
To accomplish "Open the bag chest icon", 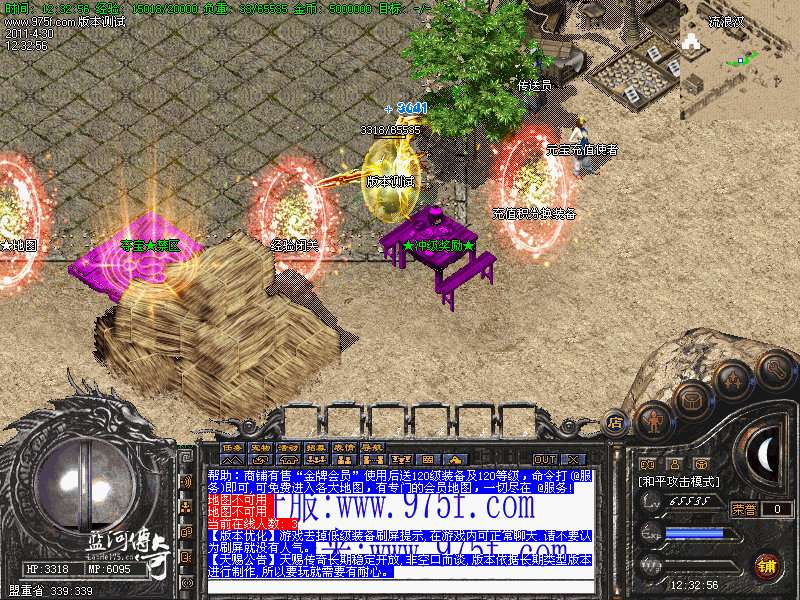I will [x=692, y=400].
